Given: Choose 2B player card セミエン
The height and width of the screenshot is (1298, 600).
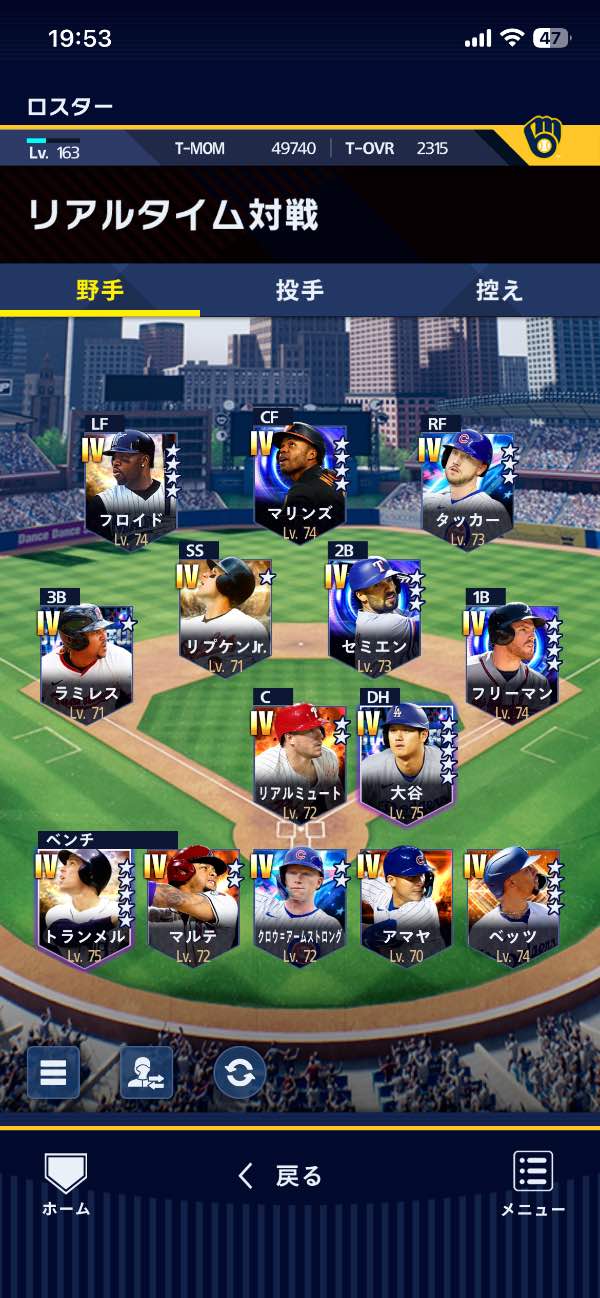Looking at the screenshot, I should 374,617.
